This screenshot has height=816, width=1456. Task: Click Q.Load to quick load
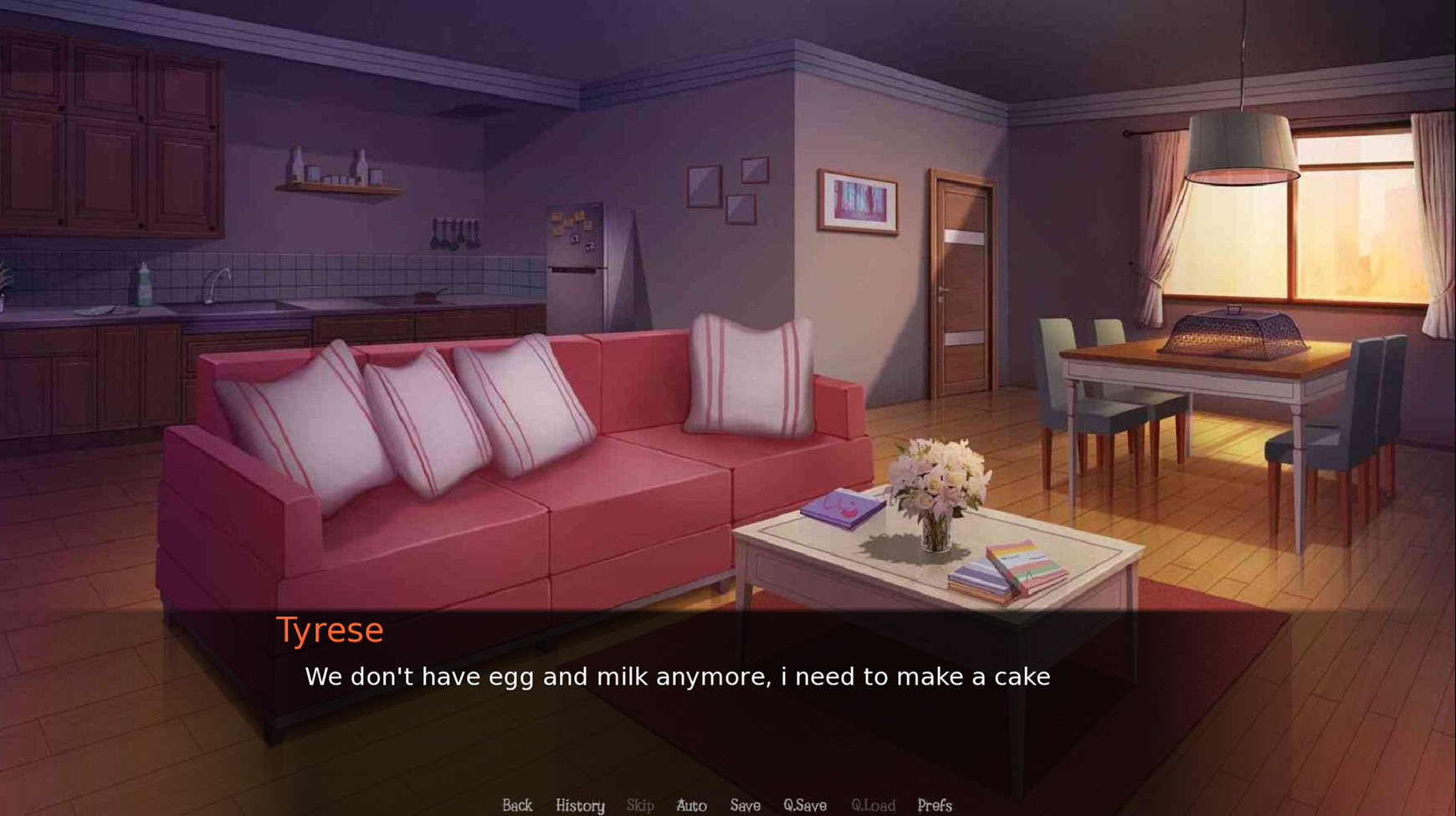pyautogui.click(x=873, y=805)
